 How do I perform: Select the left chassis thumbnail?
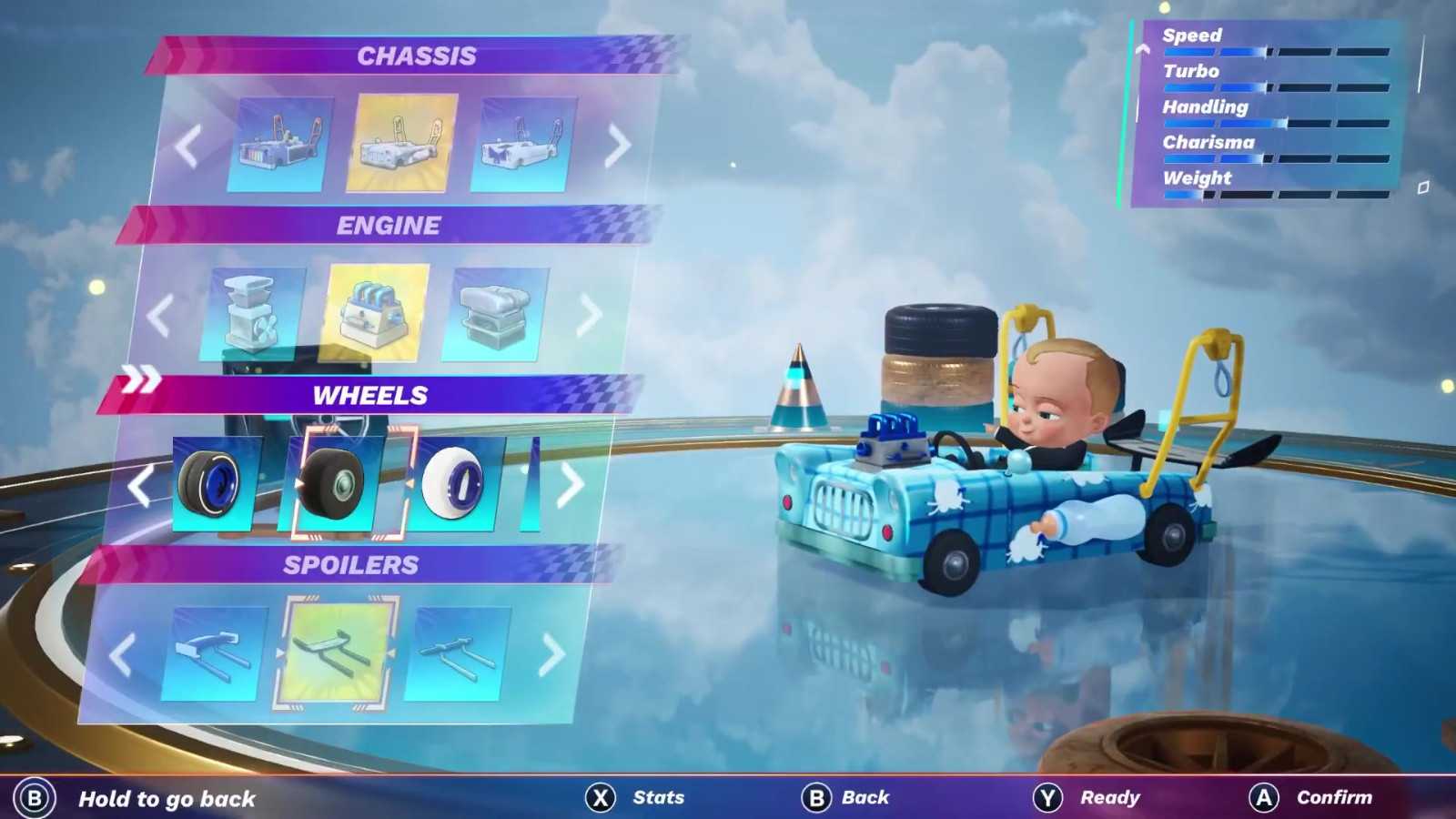[x=280, y=145]
